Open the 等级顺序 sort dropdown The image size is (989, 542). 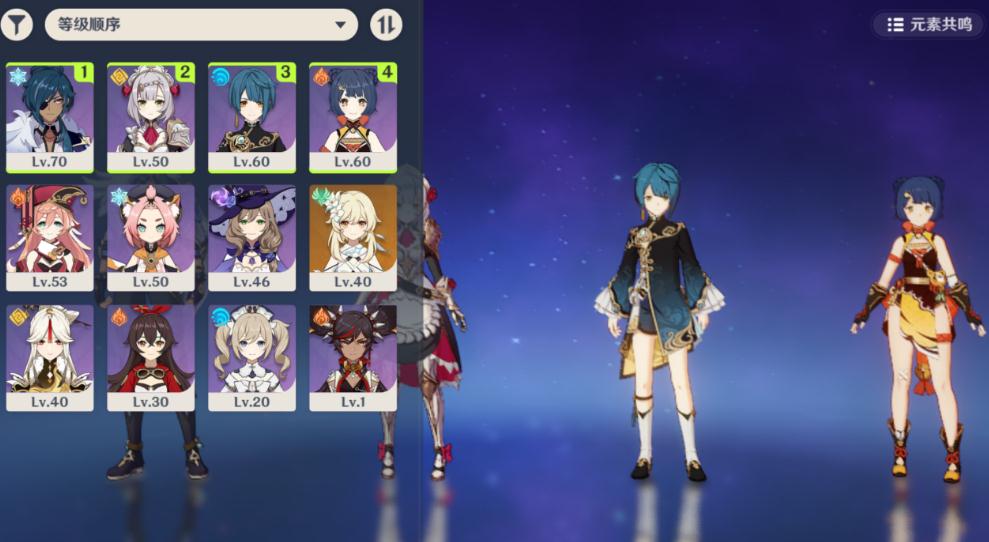[x=201, y=24]
